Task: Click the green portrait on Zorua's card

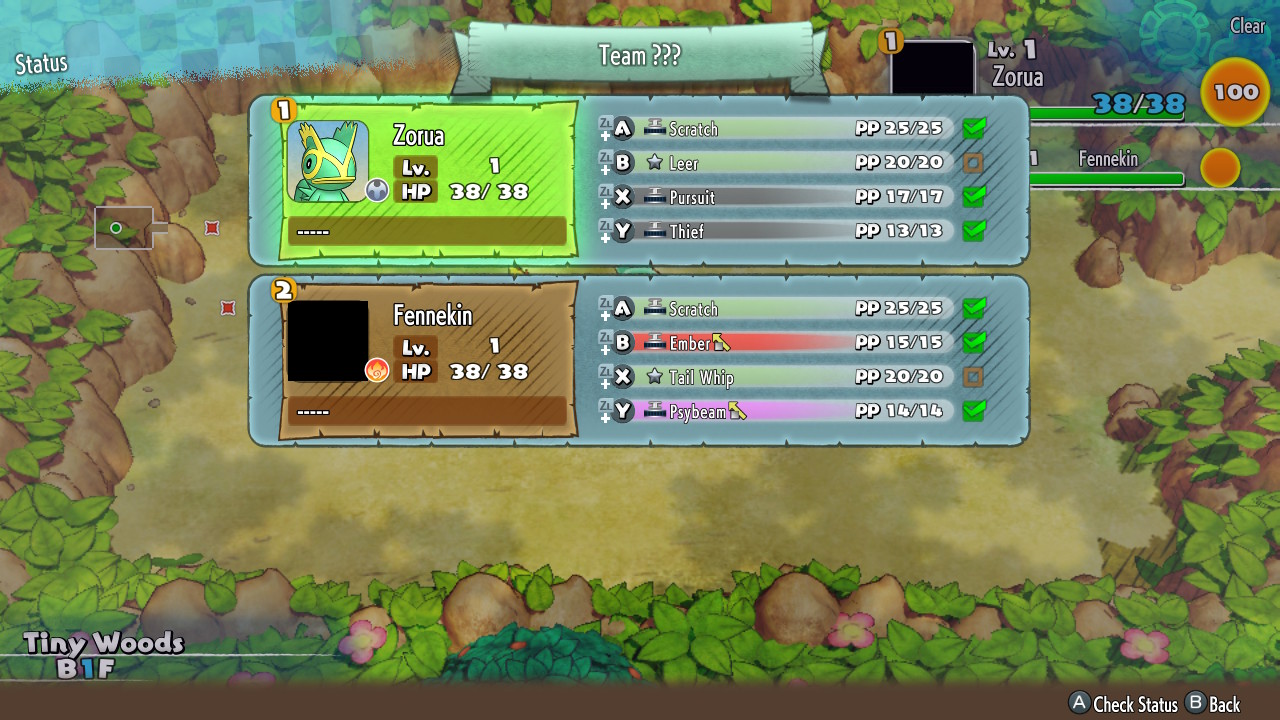Action: tap(328, 161)
